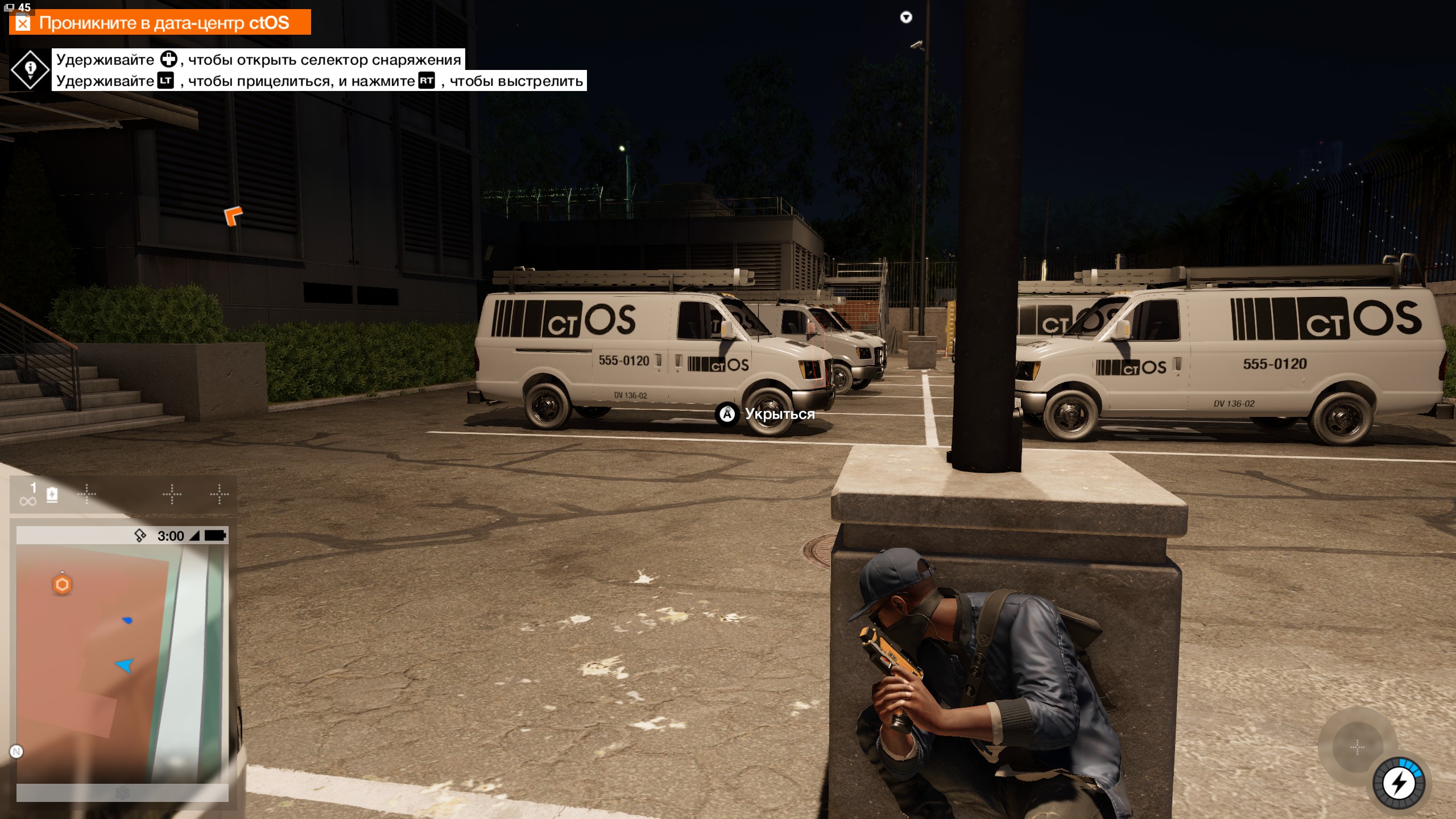This screenshot has width=1456, height=819.
Task: Click the north compass indicator on minimap
Action: point(16,752)
